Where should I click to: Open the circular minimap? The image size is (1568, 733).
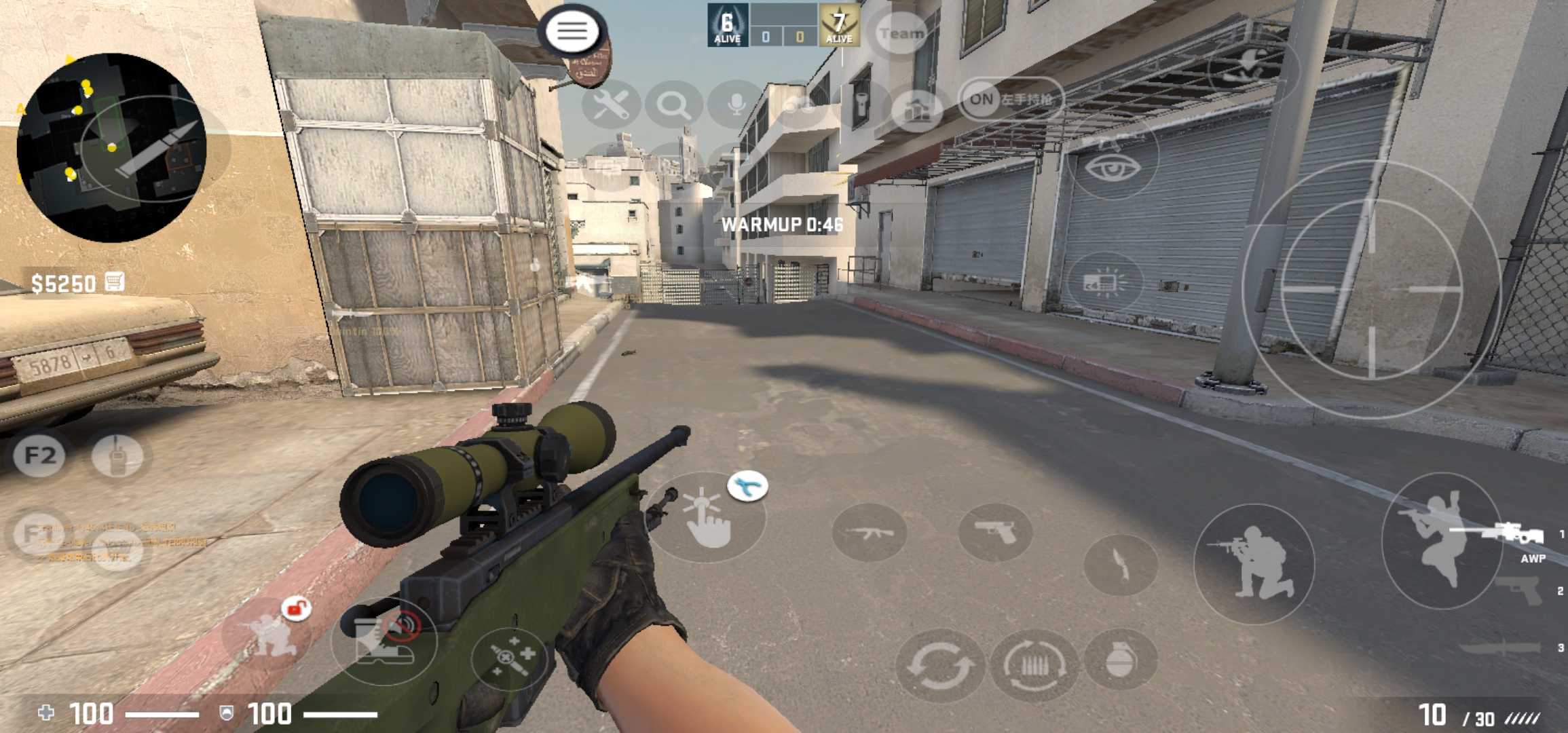click(111, 147)
